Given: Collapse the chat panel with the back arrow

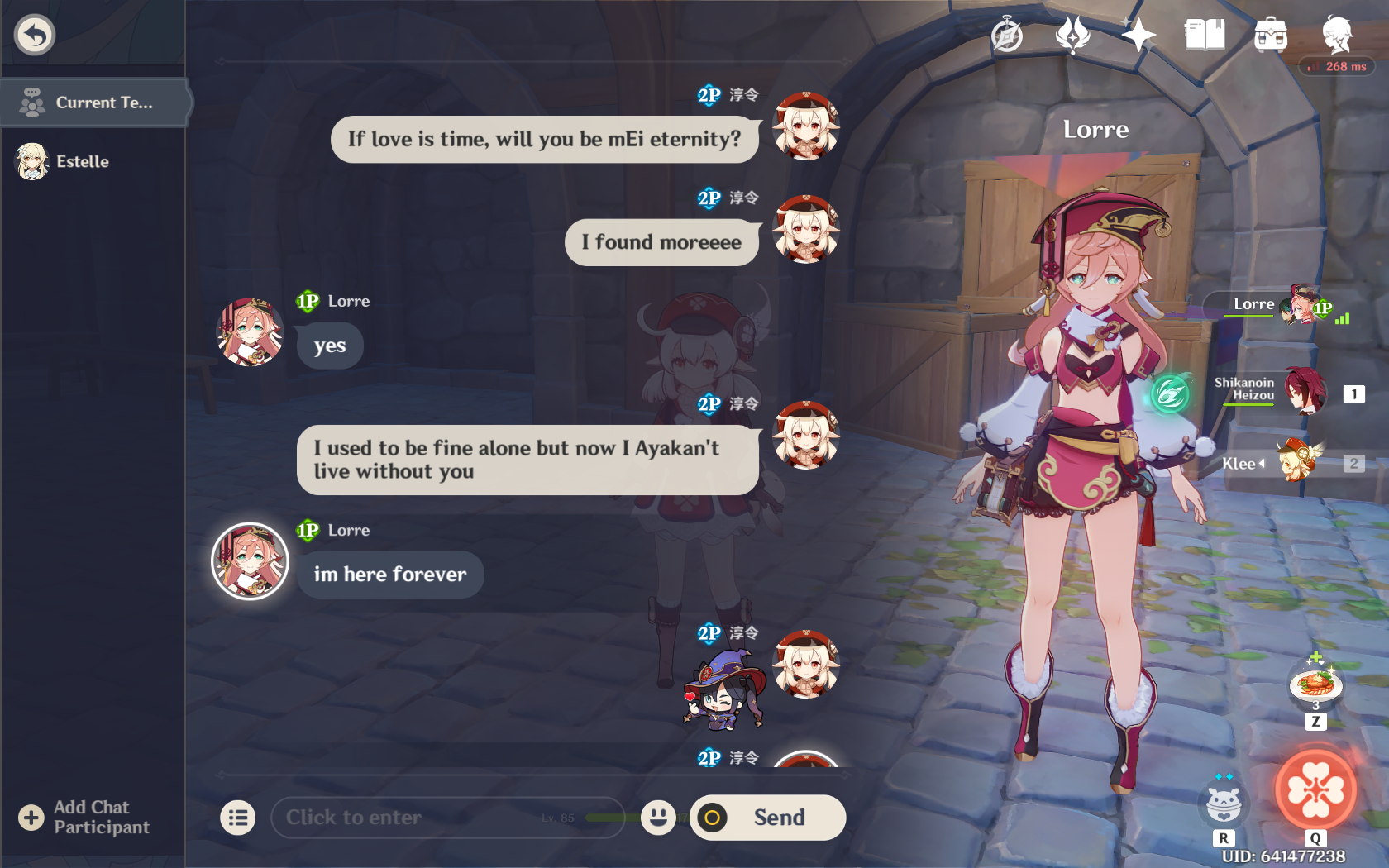Looking at the screenshot, I should coord(34,34).
